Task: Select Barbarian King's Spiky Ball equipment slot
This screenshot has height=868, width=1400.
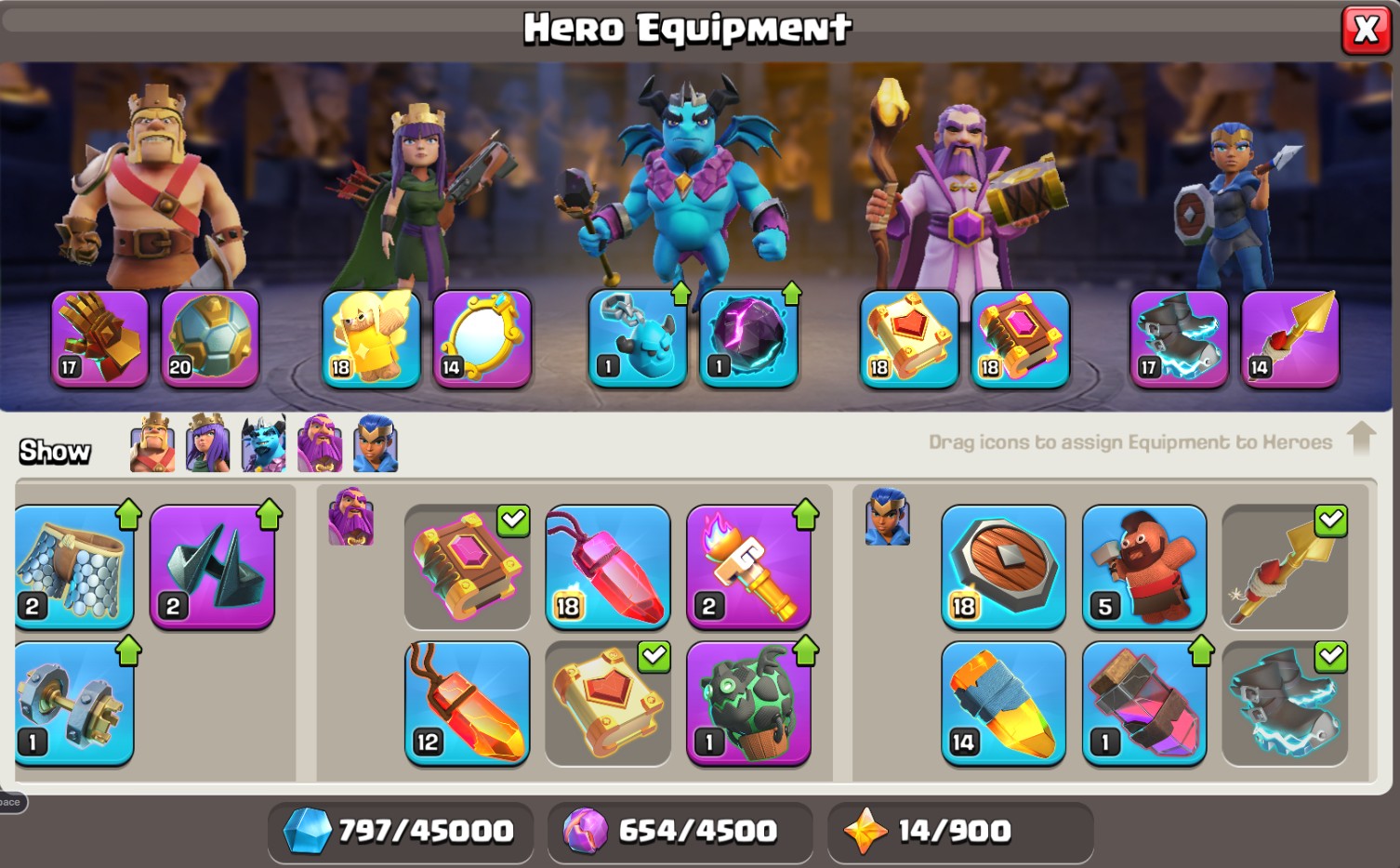Action: pyautogui.click(x=210, y=338)
